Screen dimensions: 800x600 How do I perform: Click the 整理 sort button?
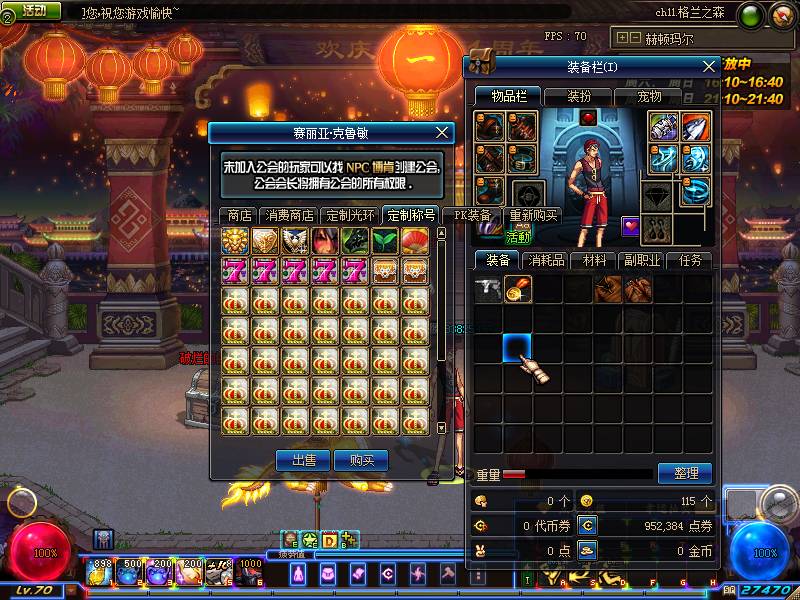pos(685,473)
